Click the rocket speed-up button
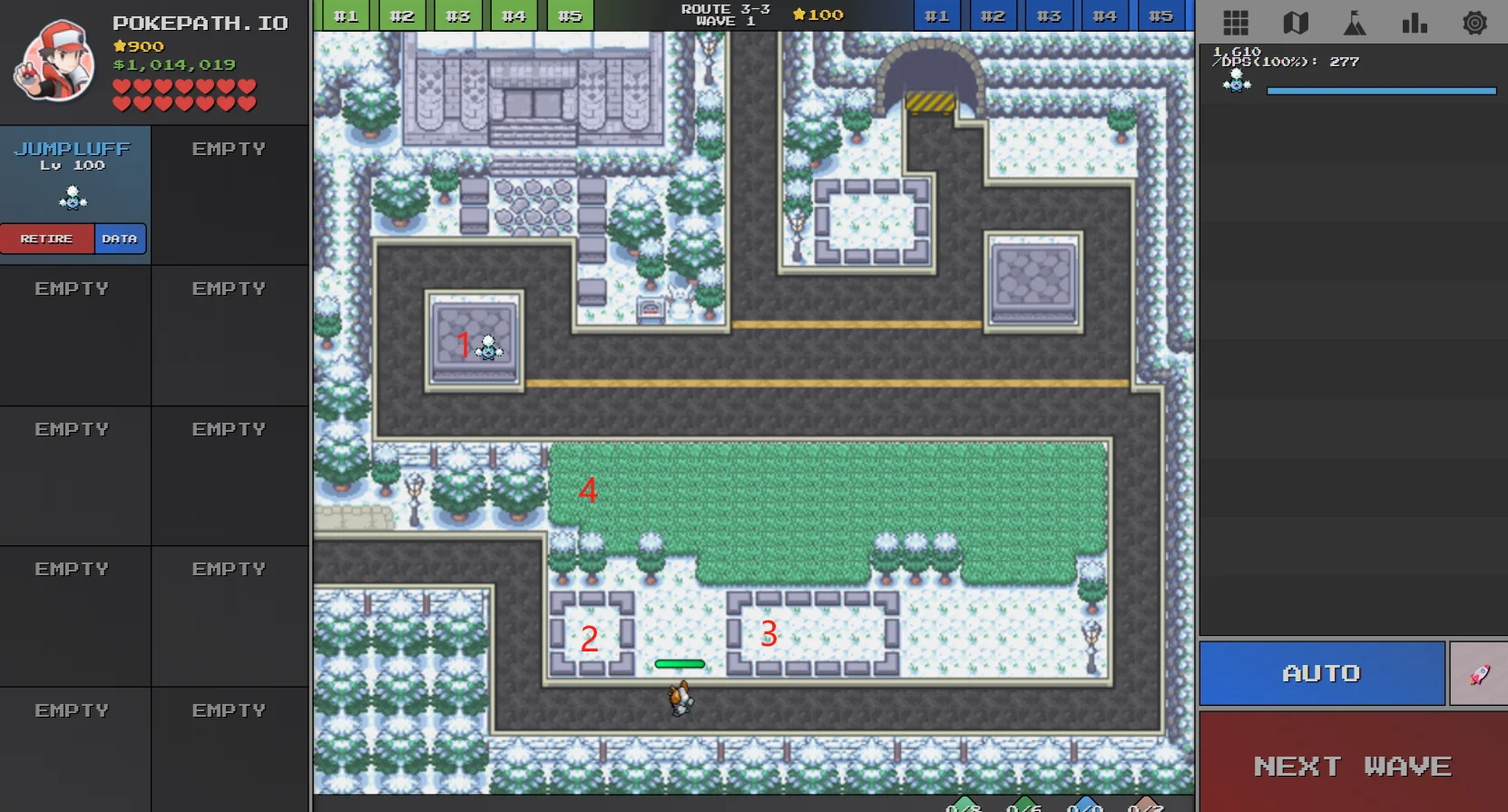1508x812 pixels. click(1479, 674)
